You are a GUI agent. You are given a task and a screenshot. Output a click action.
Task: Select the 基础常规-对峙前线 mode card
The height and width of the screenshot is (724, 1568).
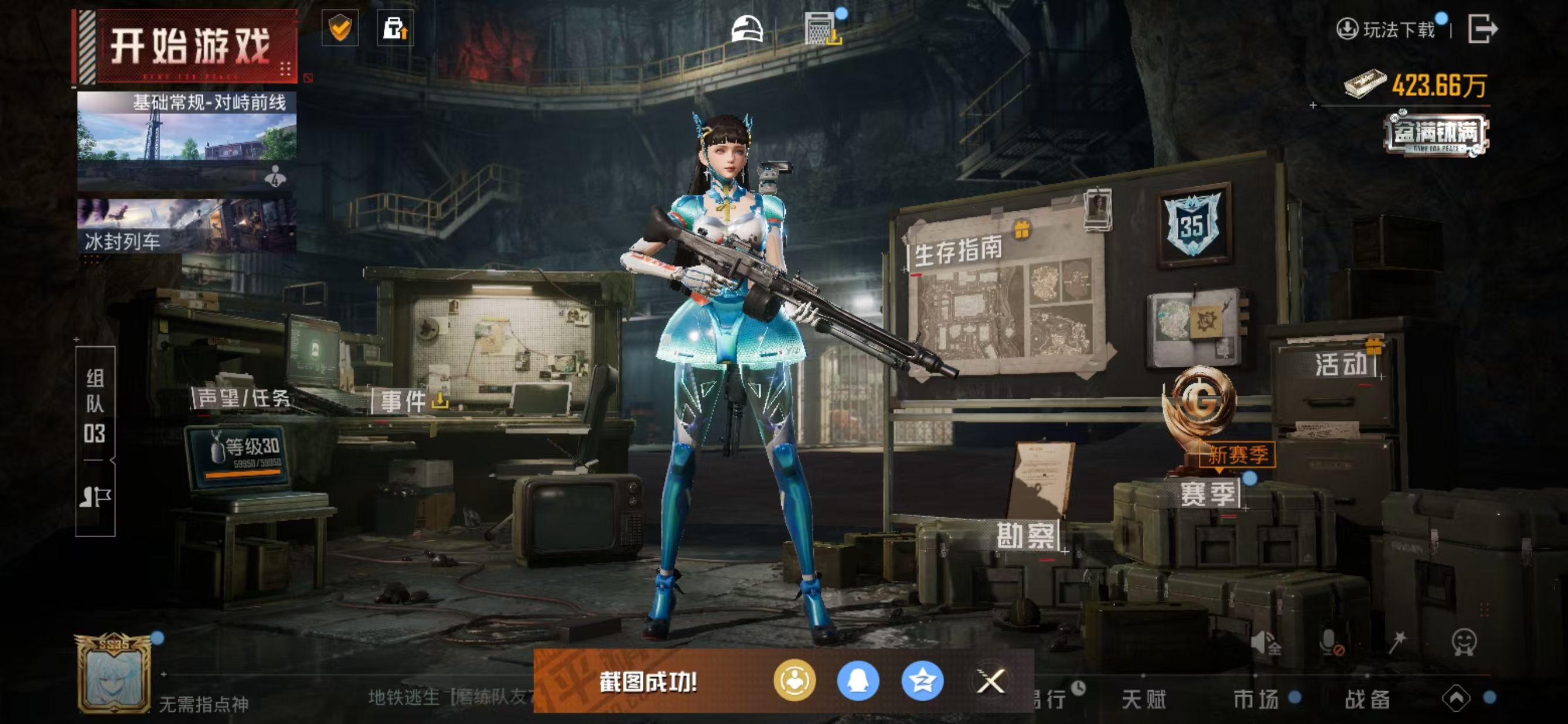click(186, 140)
